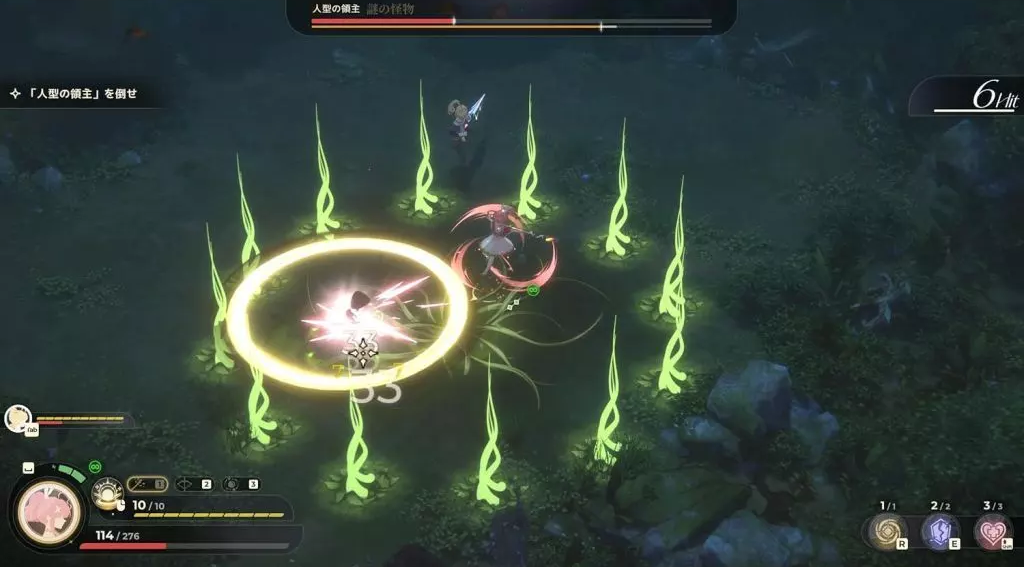Activate the golden swirl skill icon
Screen dimensions: 1024x567
coord(886,531)
